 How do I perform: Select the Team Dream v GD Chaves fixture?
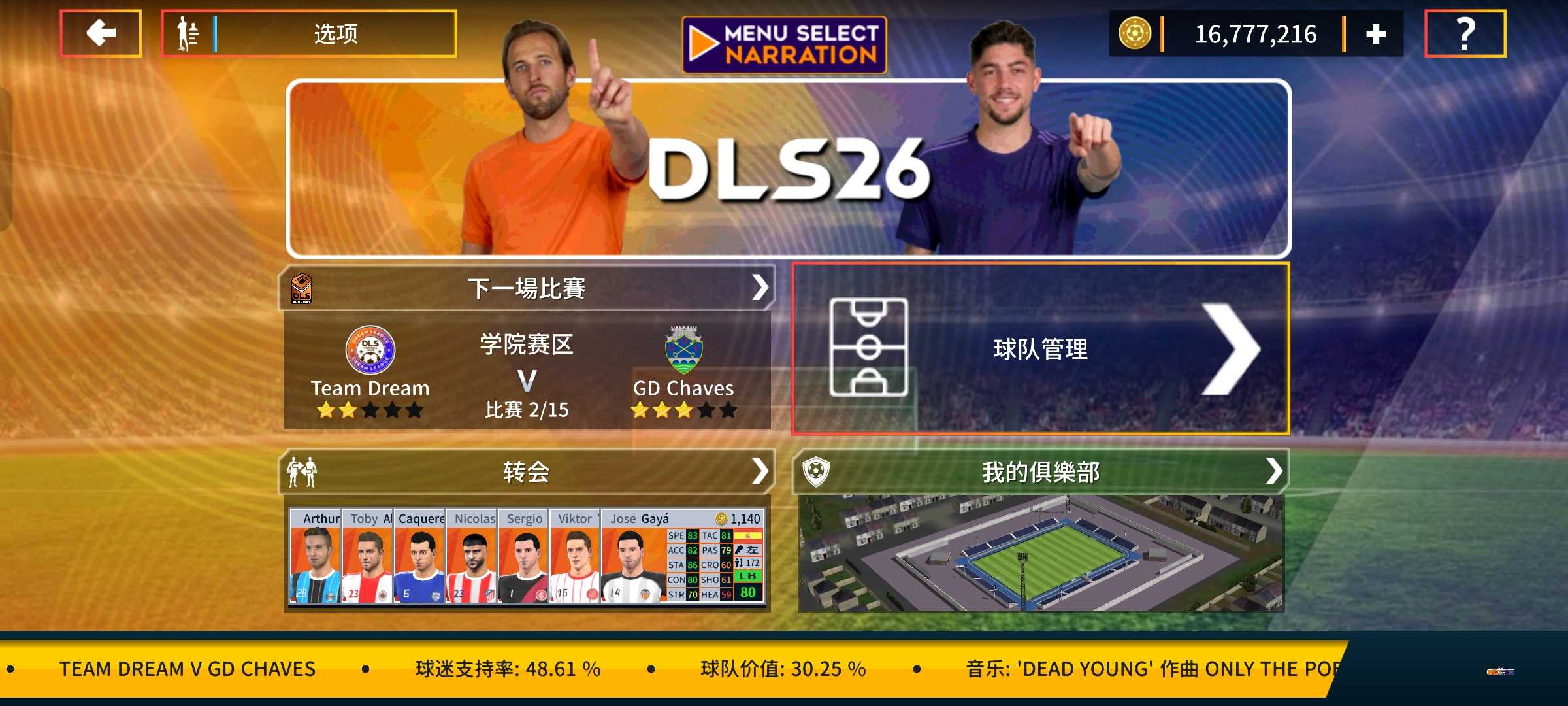tap(527, 371)
